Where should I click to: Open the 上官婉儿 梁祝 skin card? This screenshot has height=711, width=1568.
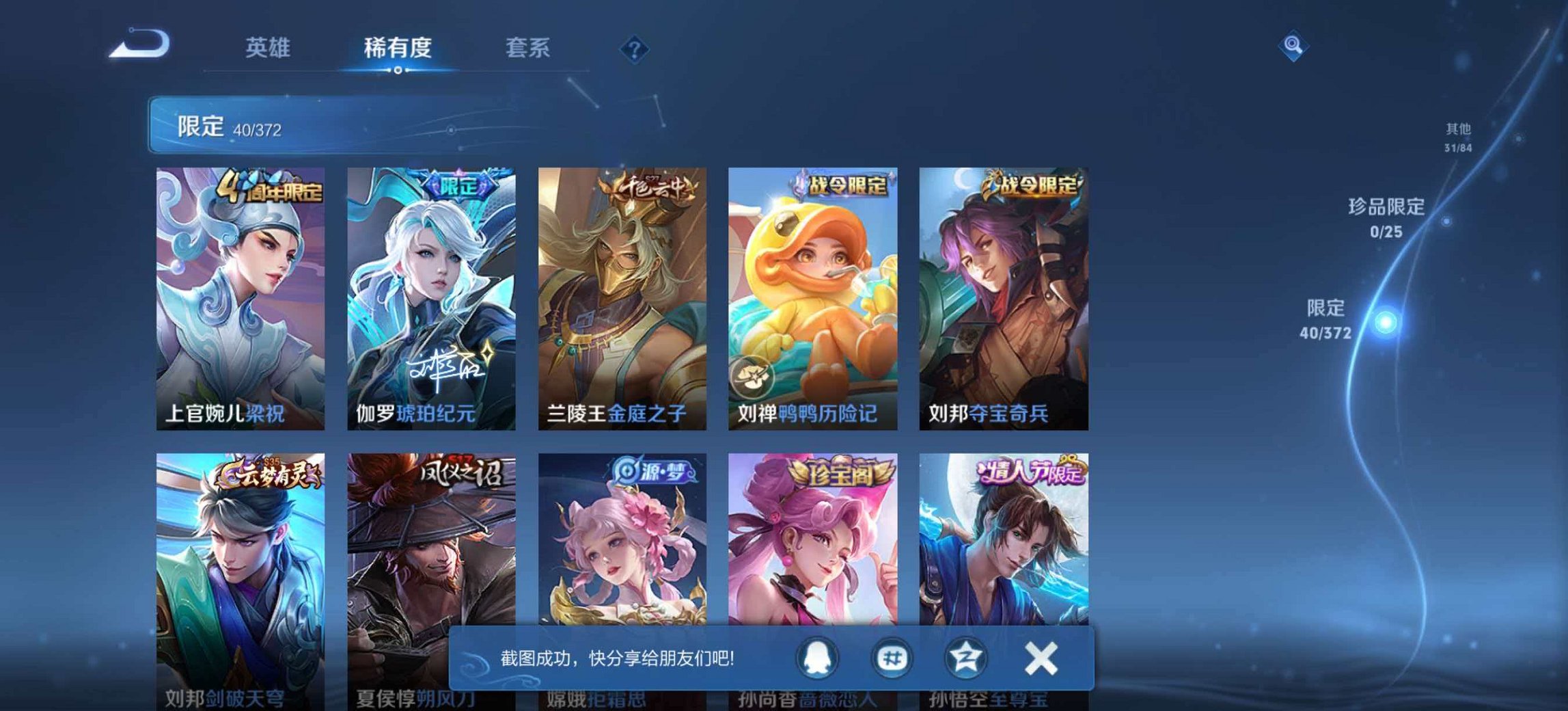(244, 294)
